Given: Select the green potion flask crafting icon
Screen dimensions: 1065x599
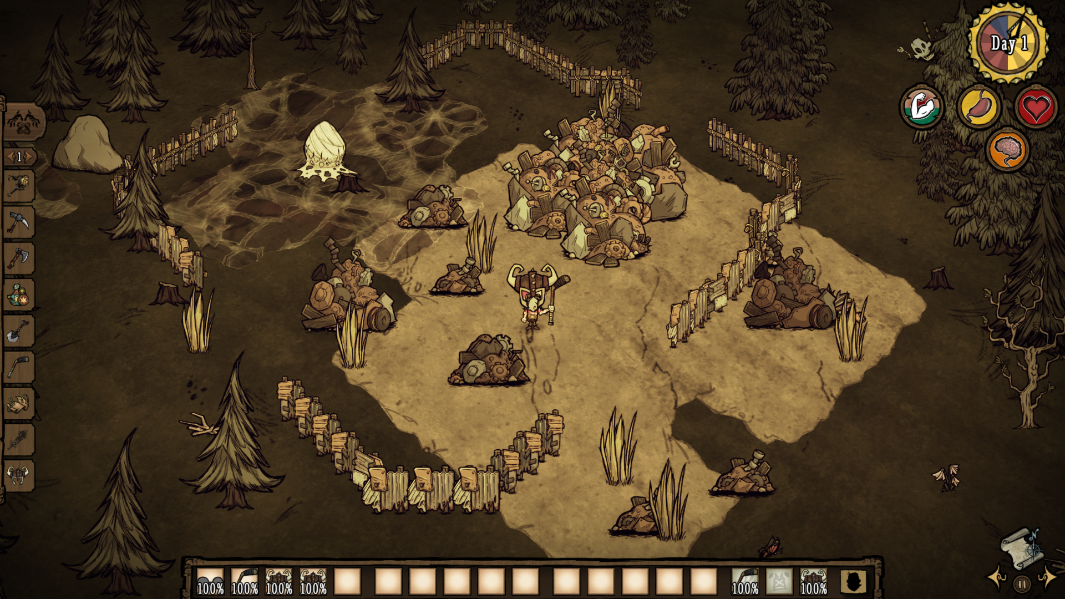Looking at the screenshot, I should coord(20,294).
